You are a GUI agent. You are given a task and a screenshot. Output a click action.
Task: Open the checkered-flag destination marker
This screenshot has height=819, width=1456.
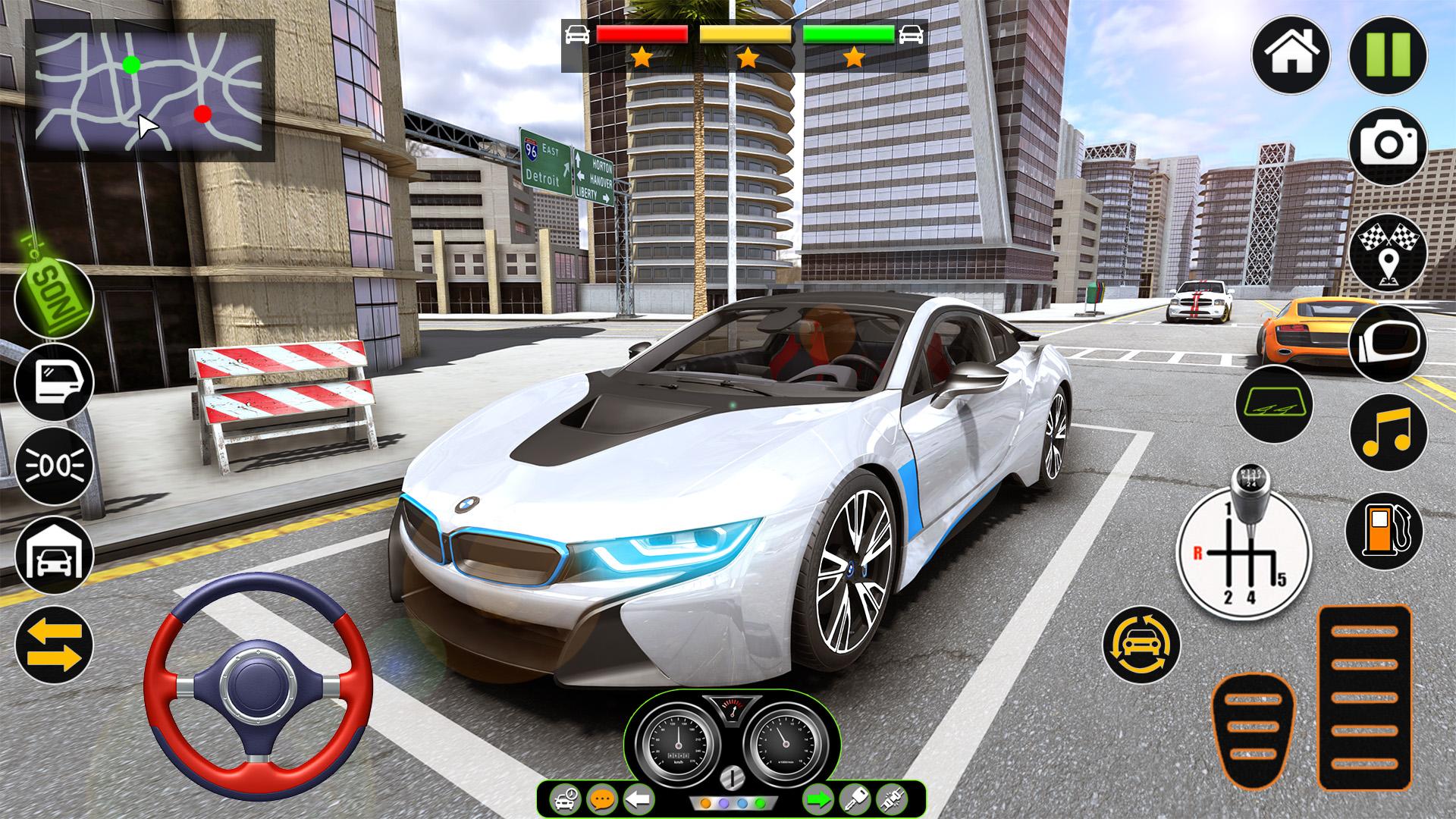tap(1388, 252)
